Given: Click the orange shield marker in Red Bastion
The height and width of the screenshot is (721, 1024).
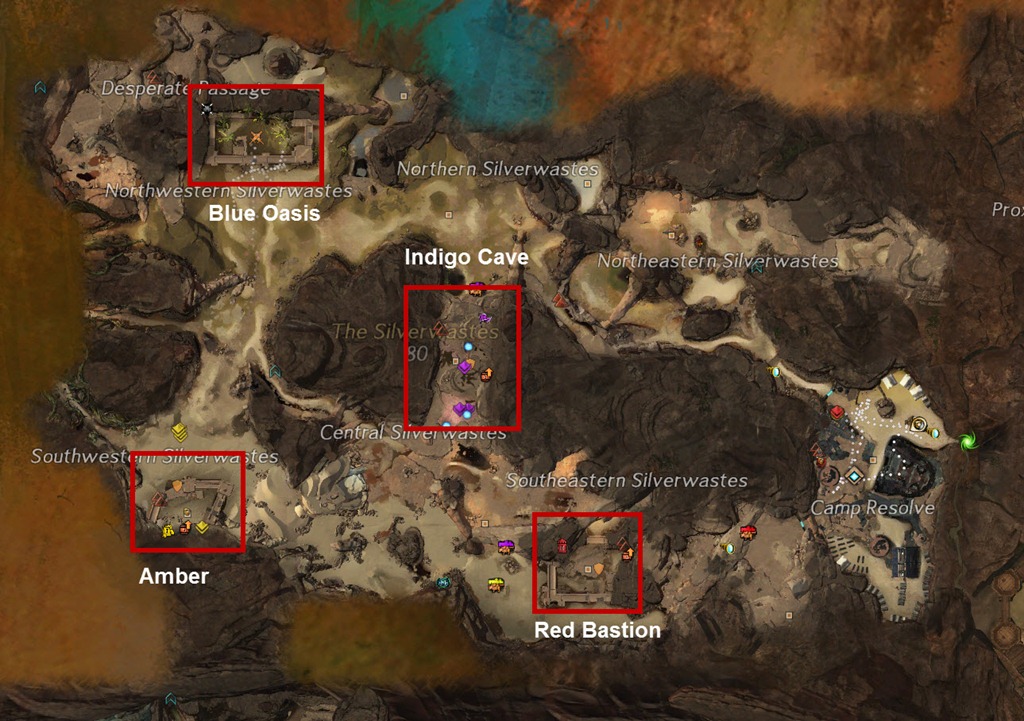Looking at the screenshot, I should pyautogui.click(x=599, y=569).
